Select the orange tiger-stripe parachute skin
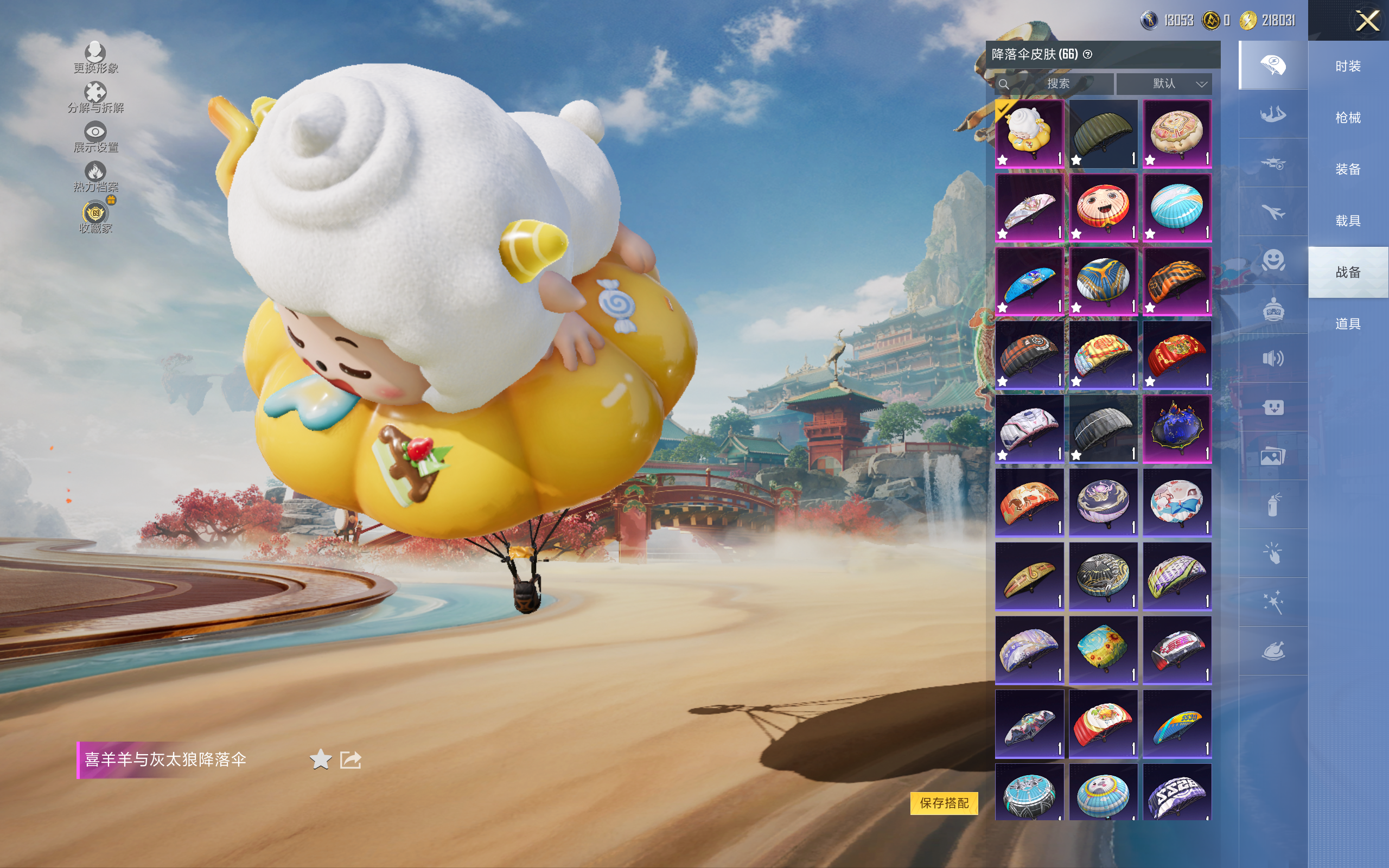 [x=1177, y=282]
